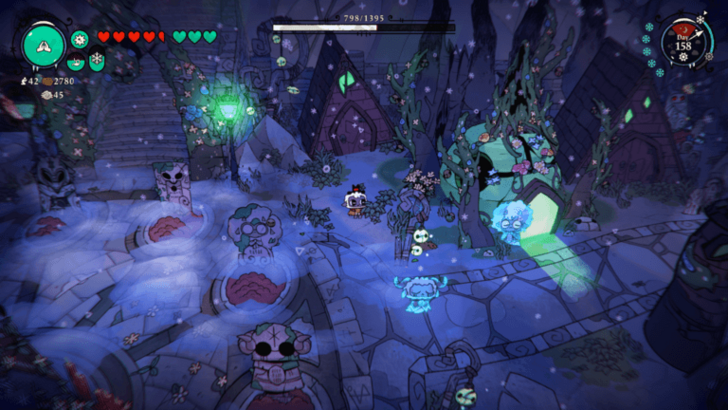Click the praying hands faith meter
This screenshot has width=728, height=410.
pos(43,45)
